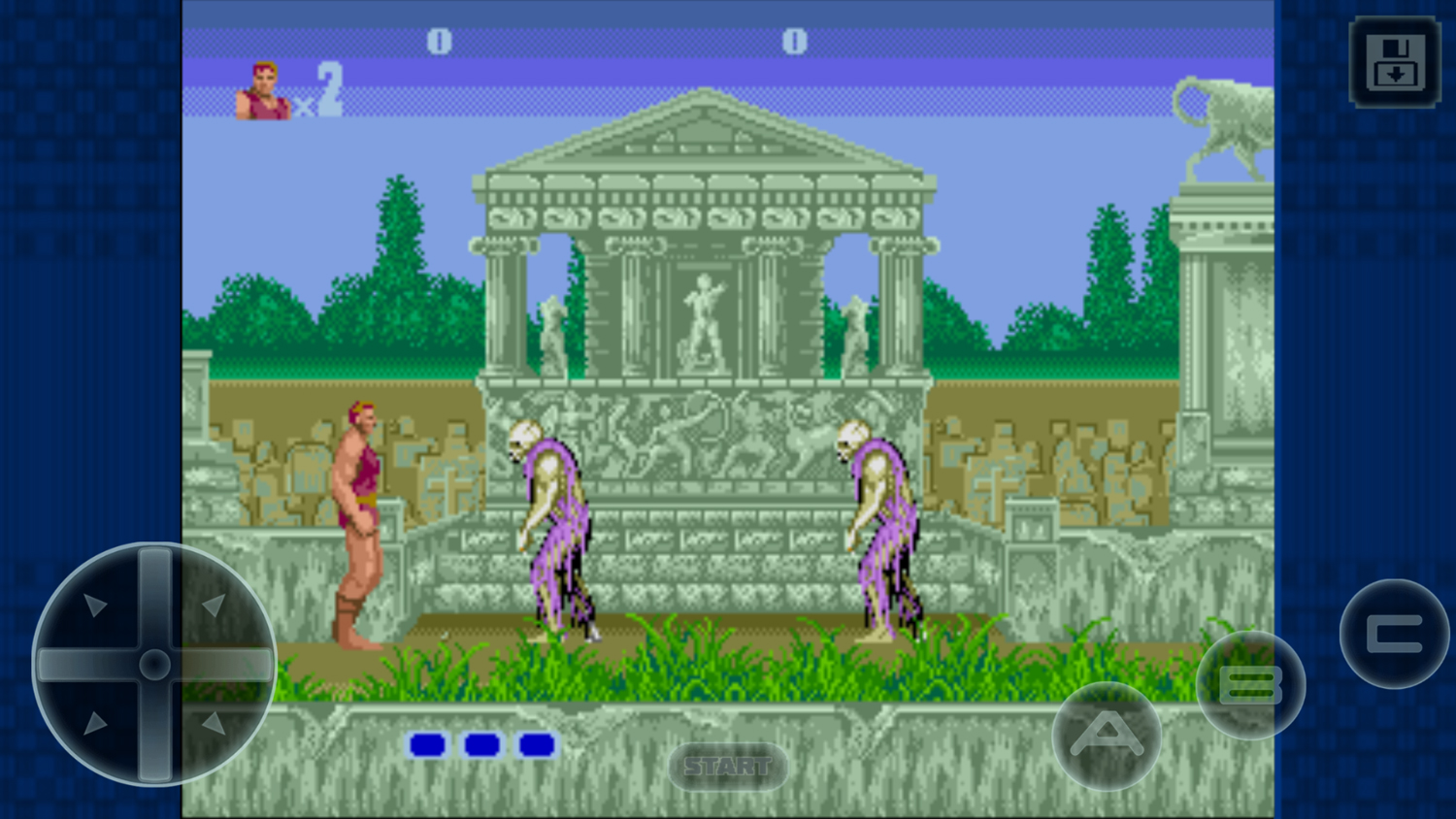1456x819 pixels.
Task: Tap the leftmost blue power orb
Action: tap(427, 744)
